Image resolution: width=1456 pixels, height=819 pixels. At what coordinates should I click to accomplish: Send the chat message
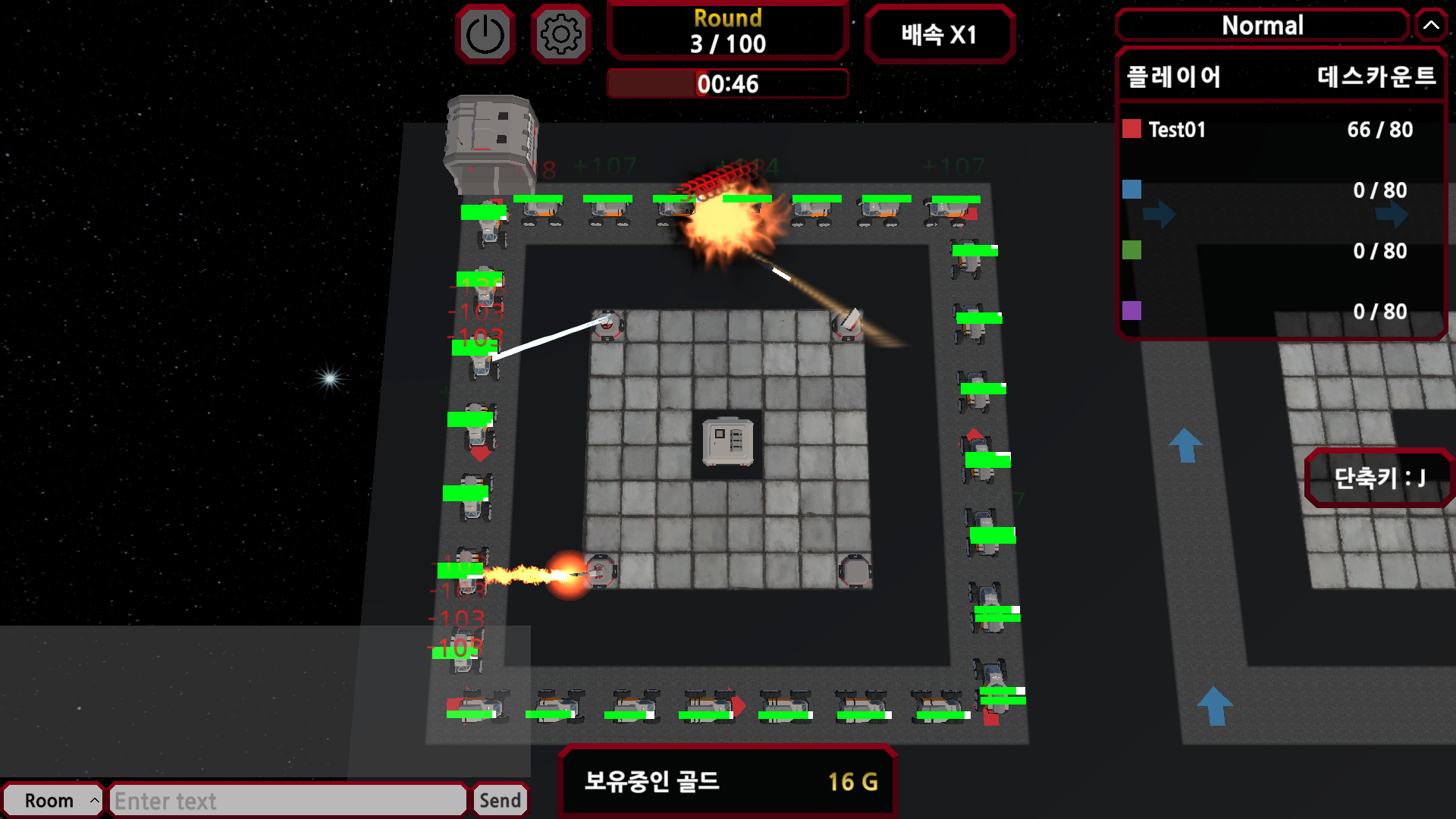(x=500, y=800)
